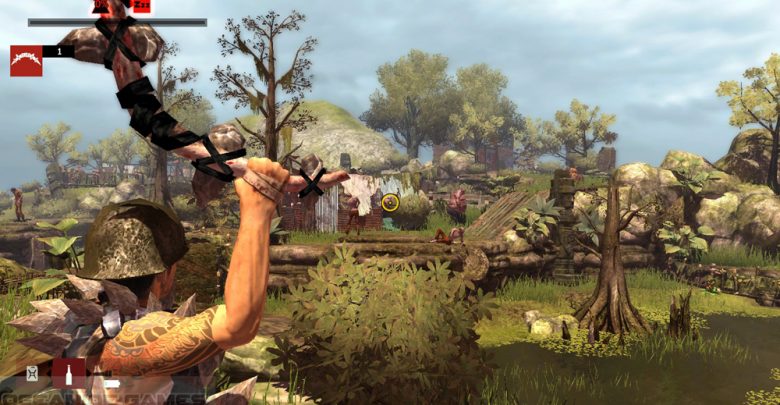The image size is (780, 405).
Task: Click the red spiked-arc weapon icon
Action: point(26,60)
